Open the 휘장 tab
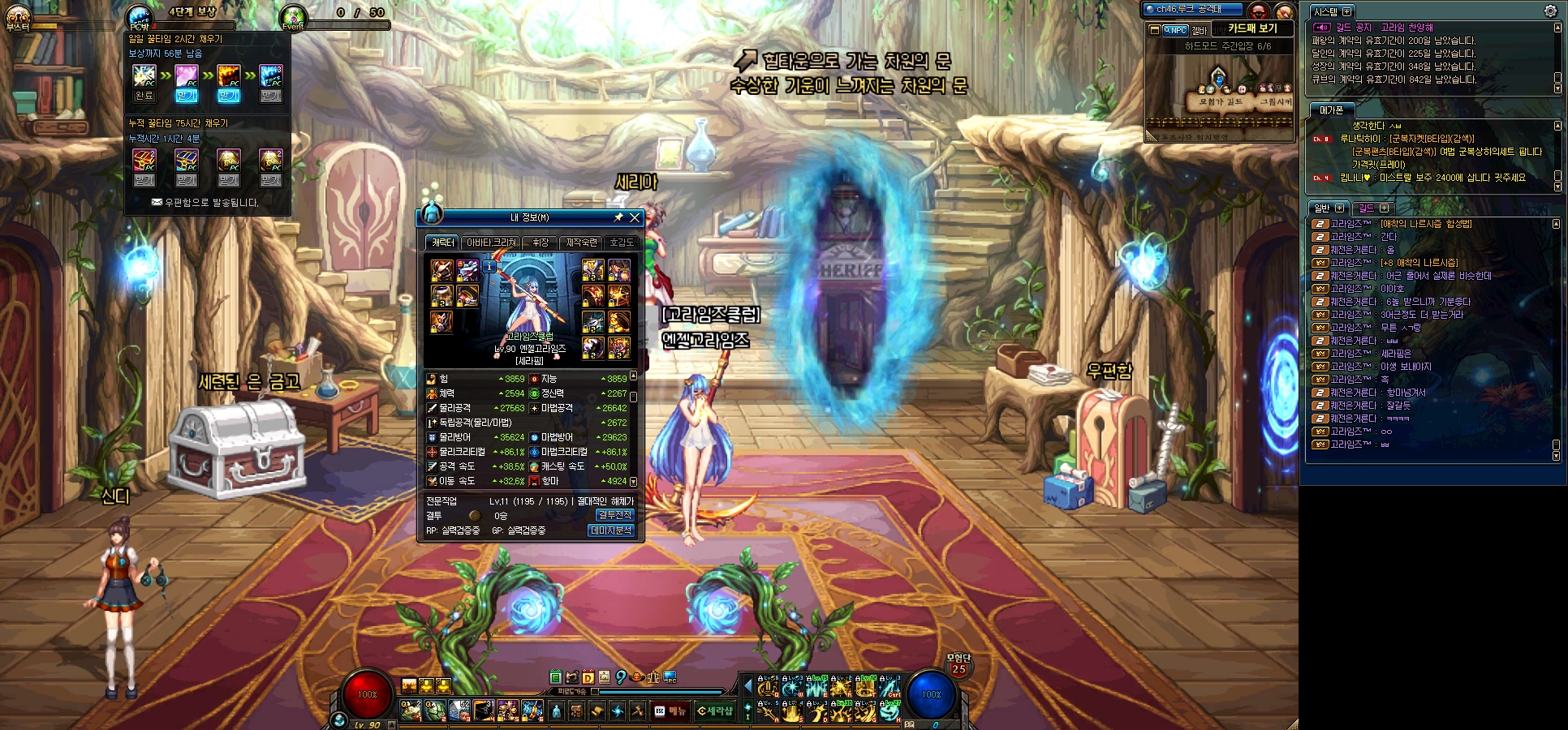 point(541,243)
